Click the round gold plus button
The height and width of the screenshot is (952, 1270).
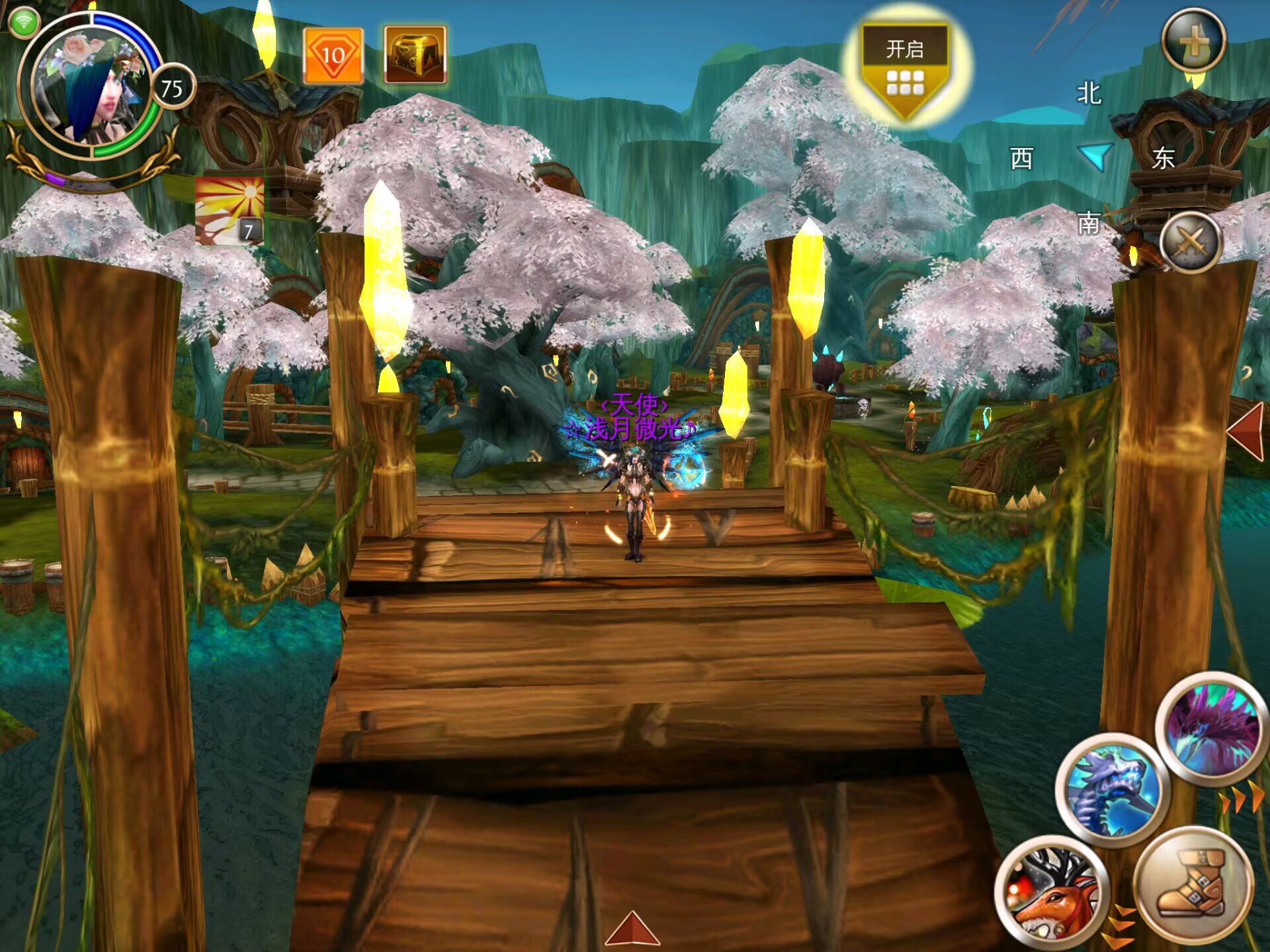[1194, 40]
